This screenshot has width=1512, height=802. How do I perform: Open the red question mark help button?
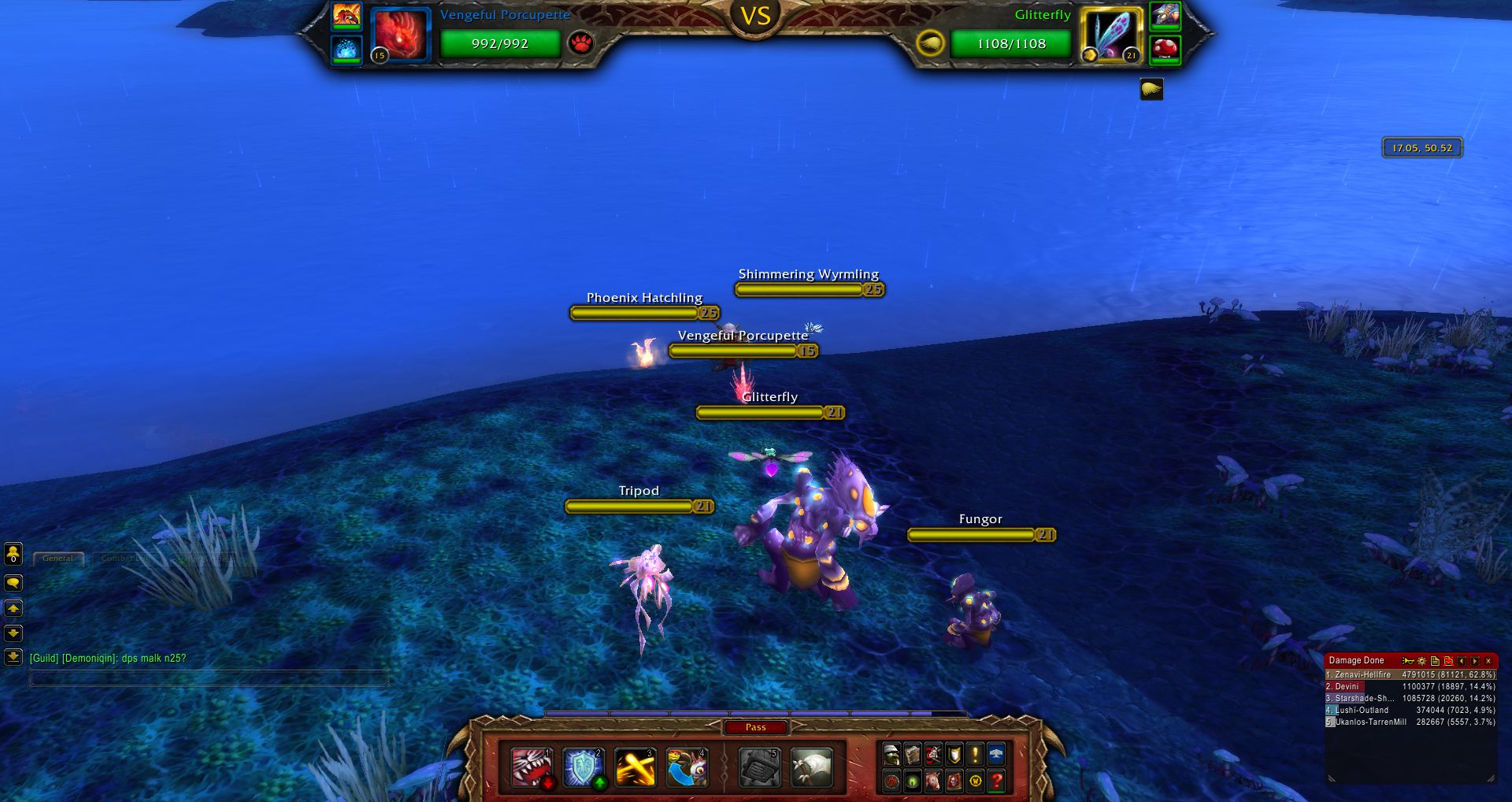tap(996, 781)
